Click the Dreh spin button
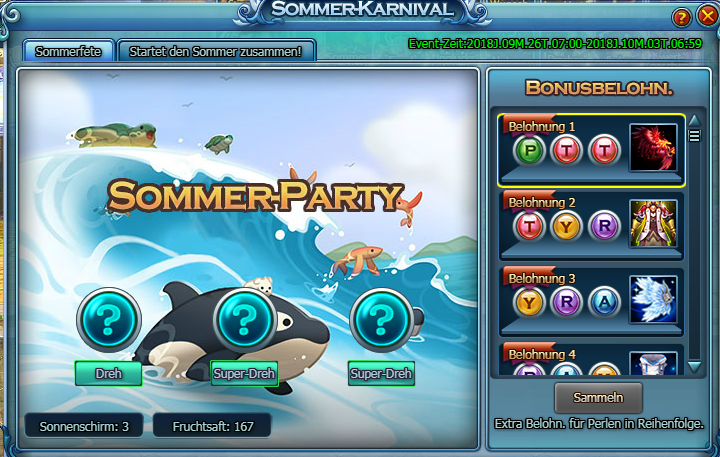The width and height of the screenshot is (720, 457). click(108, 373)
